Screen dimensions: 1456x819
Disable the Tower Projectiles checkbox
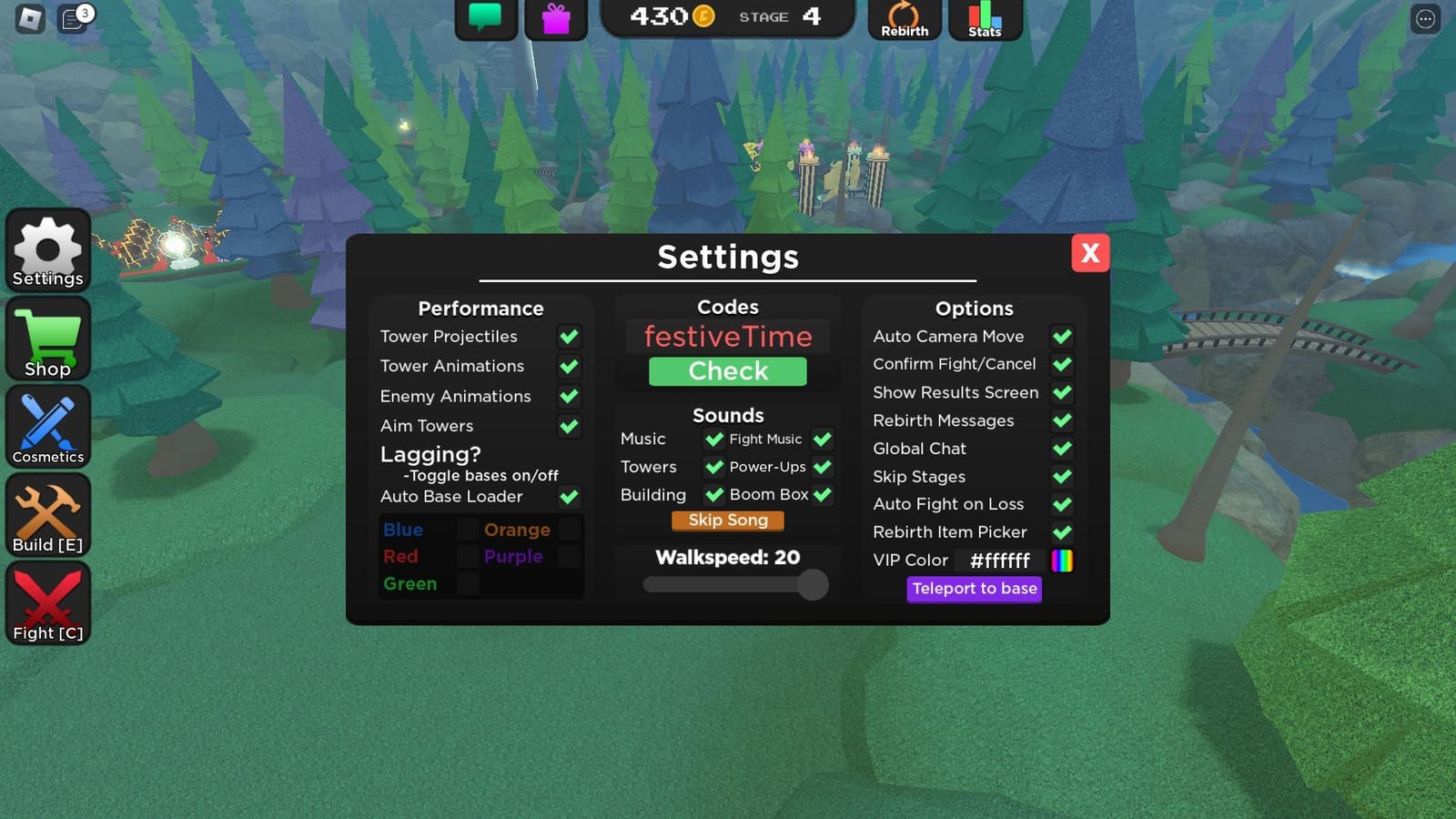coord(570,336)
